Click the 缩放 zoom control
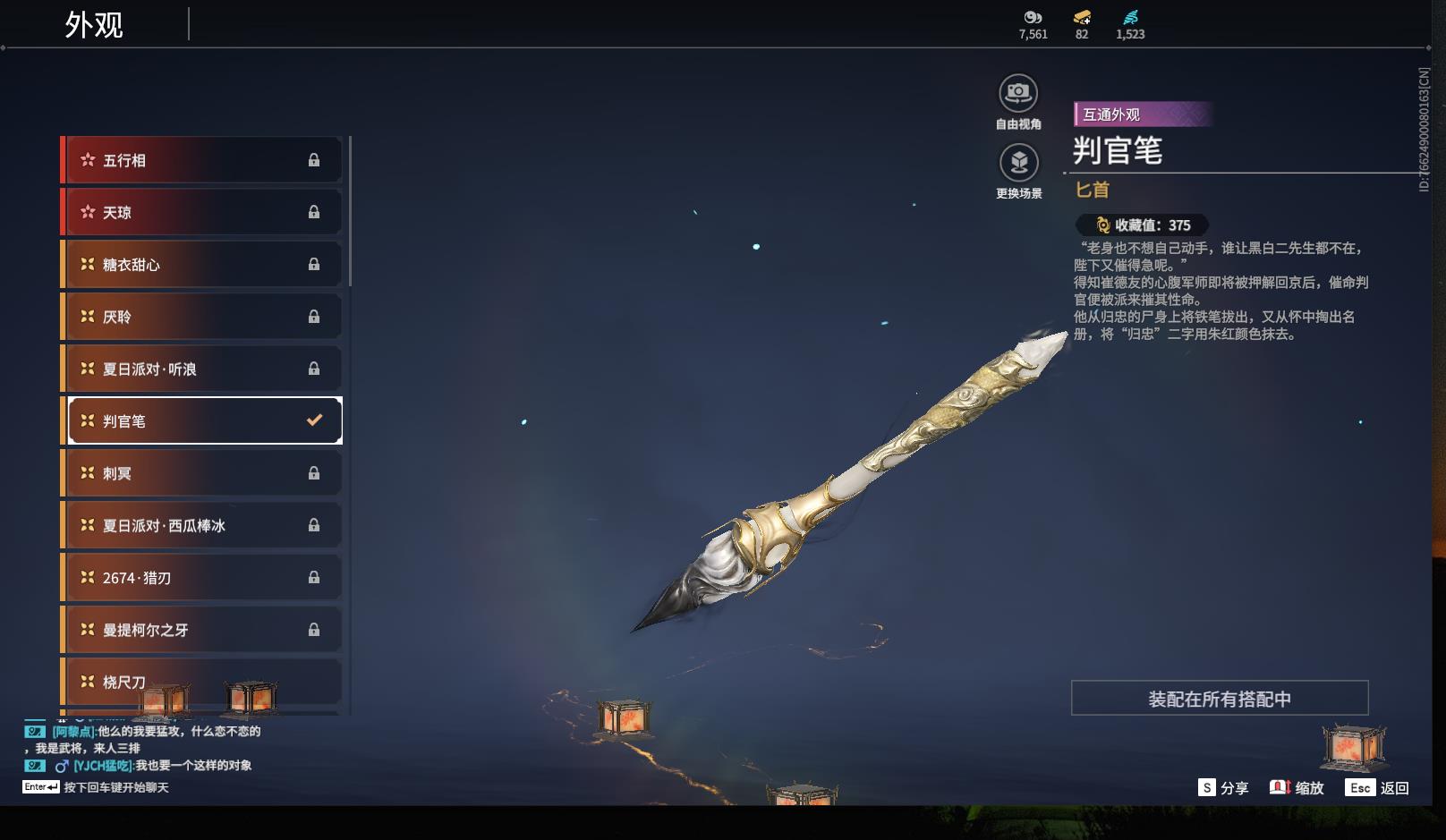 1297,788
